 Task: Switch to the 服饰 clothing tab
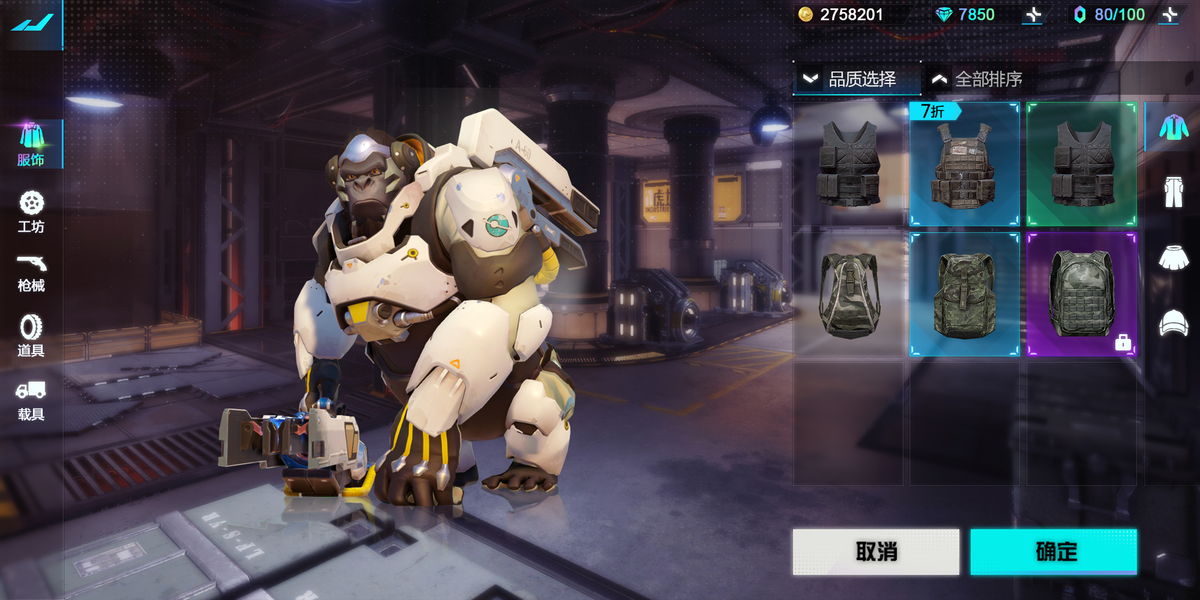[31, 145]
